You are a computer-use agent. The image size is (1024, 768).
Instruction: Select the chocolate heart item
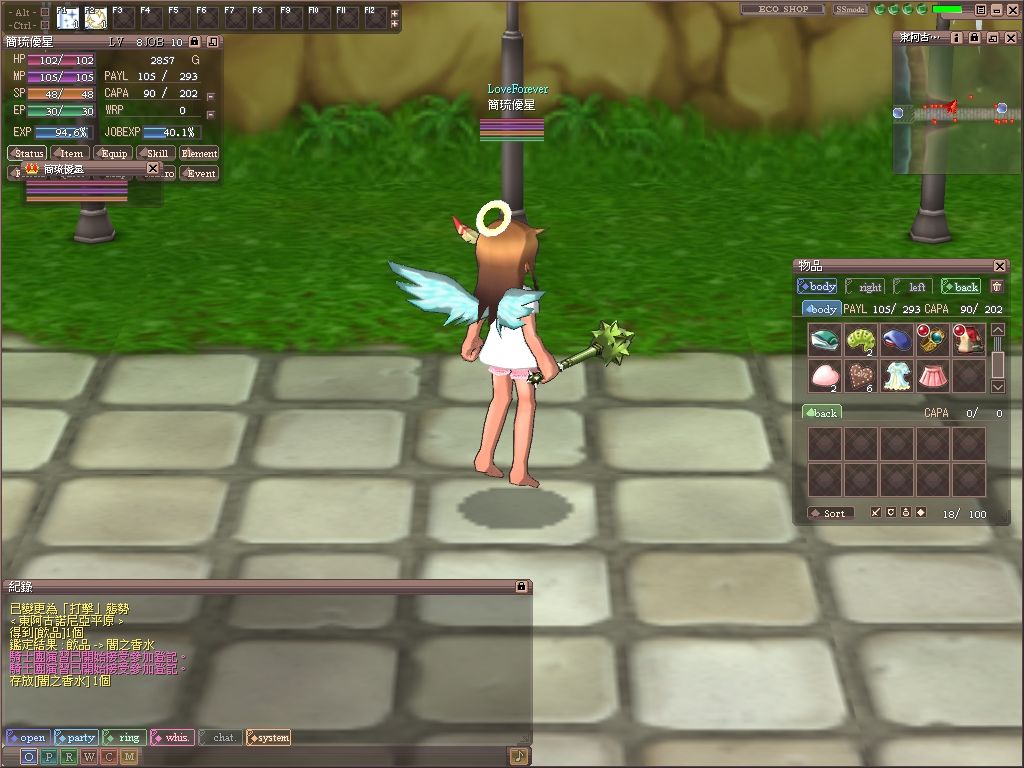tap(860, 376)
